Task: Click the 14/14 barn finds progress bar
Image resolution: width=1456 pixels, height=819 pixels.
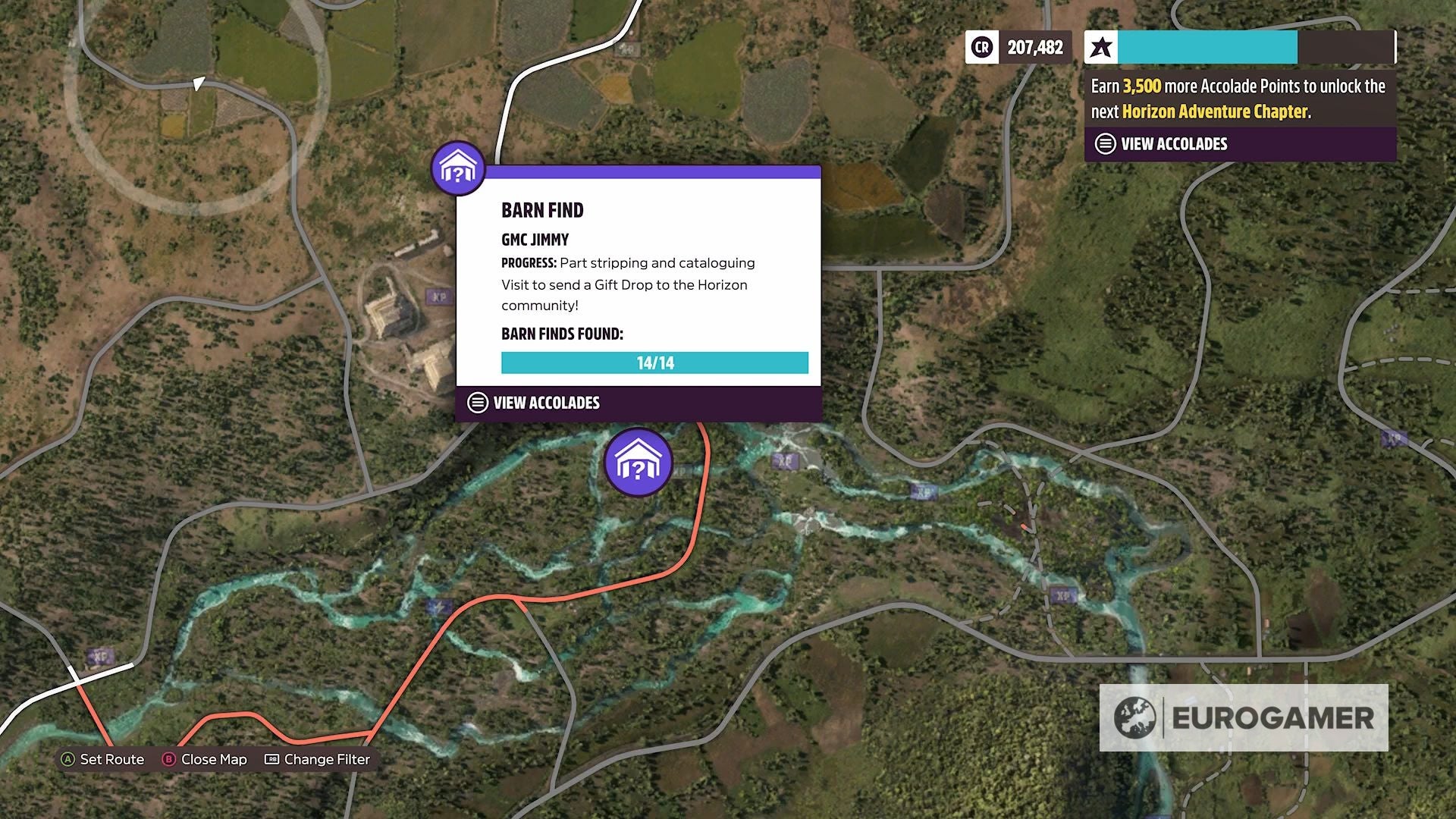Action: point(655,362)
